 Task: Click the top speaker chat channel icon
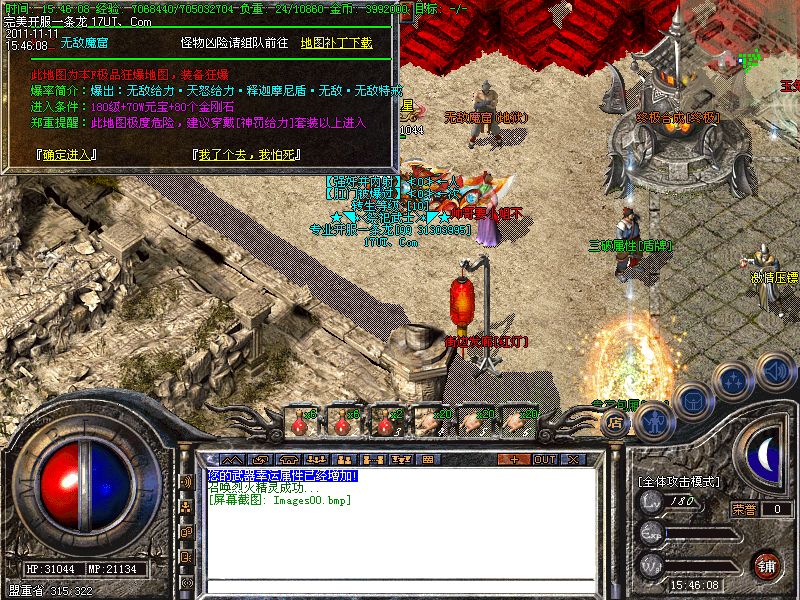[187, 482]
